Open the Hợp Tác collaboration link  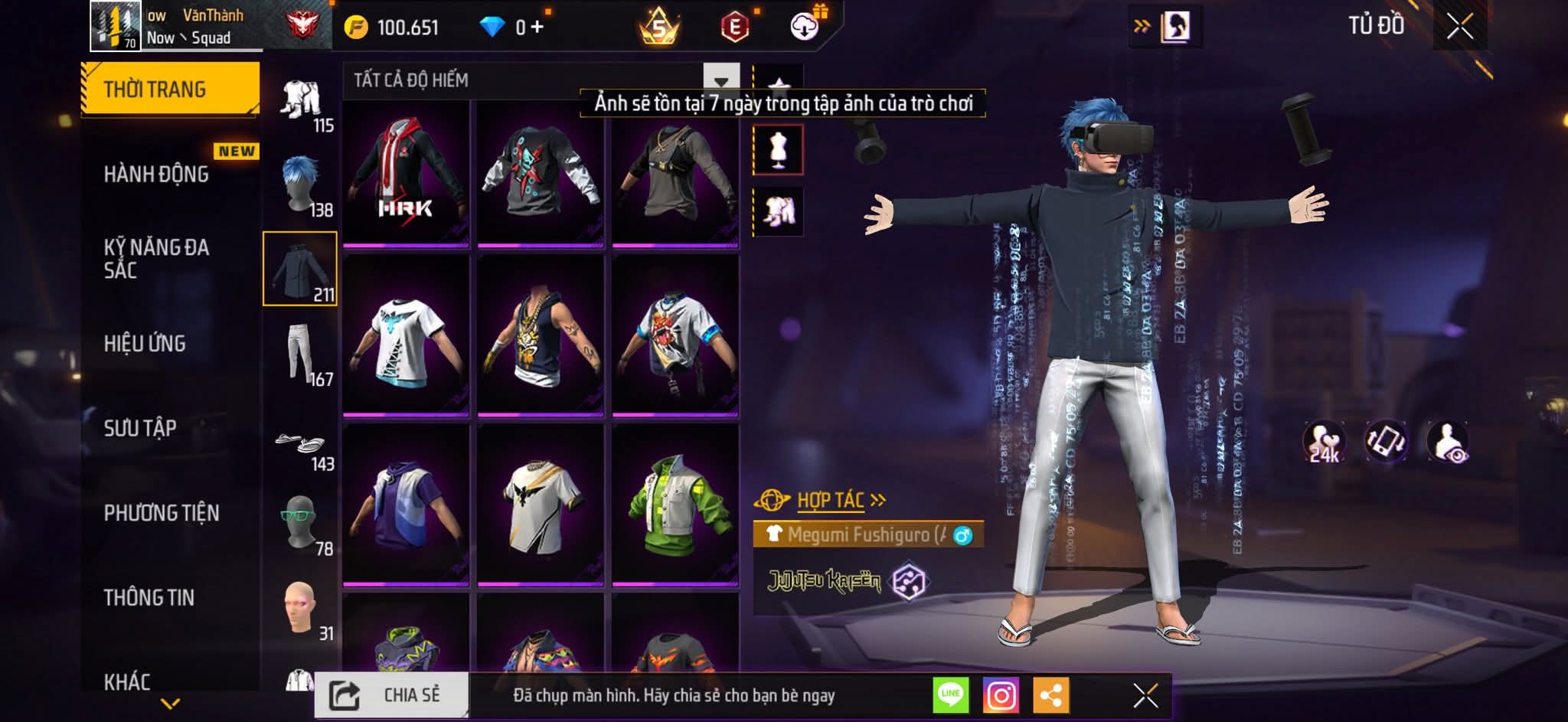(832, 500)
